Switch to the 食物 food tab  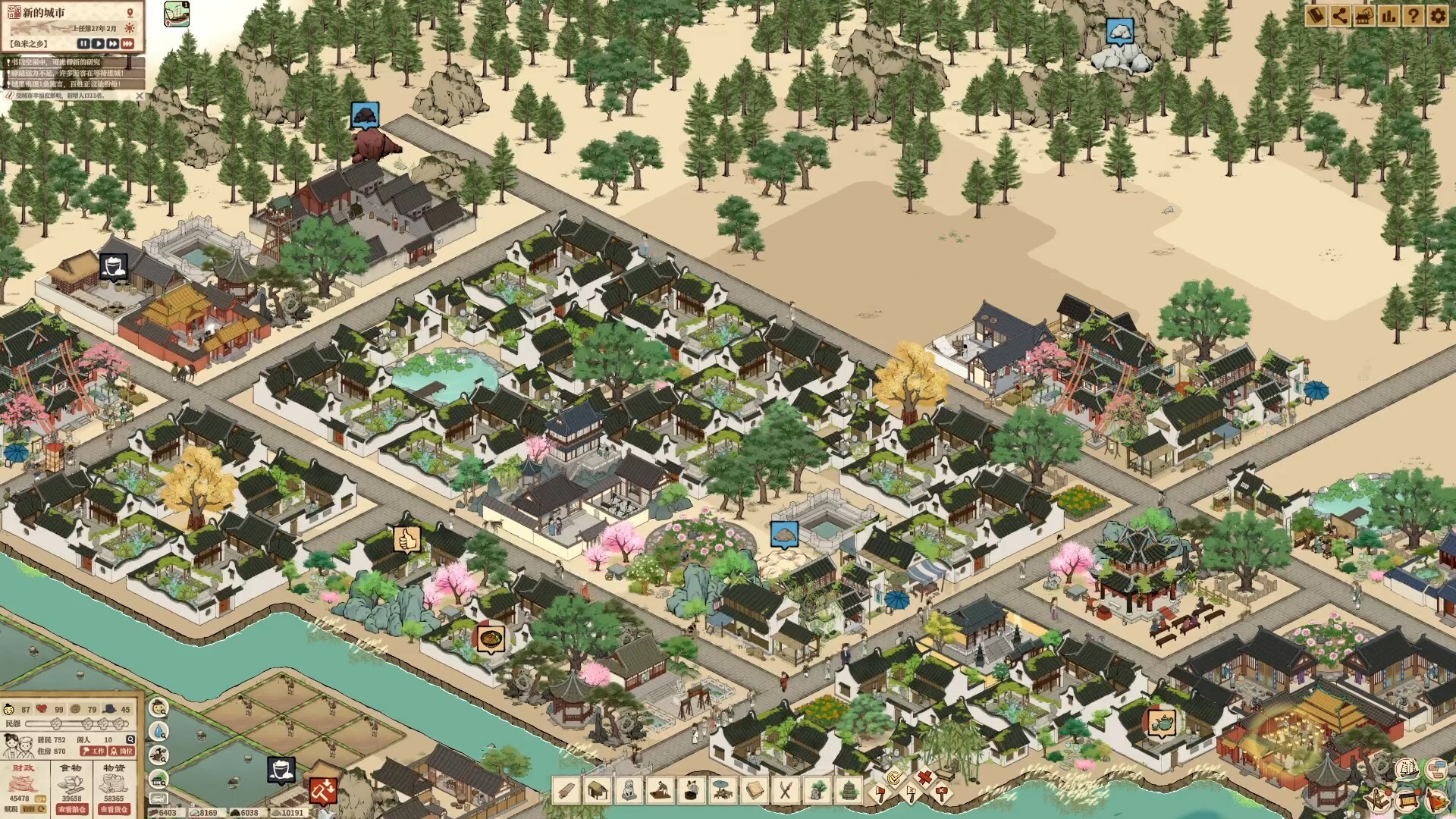coord(71,768)
